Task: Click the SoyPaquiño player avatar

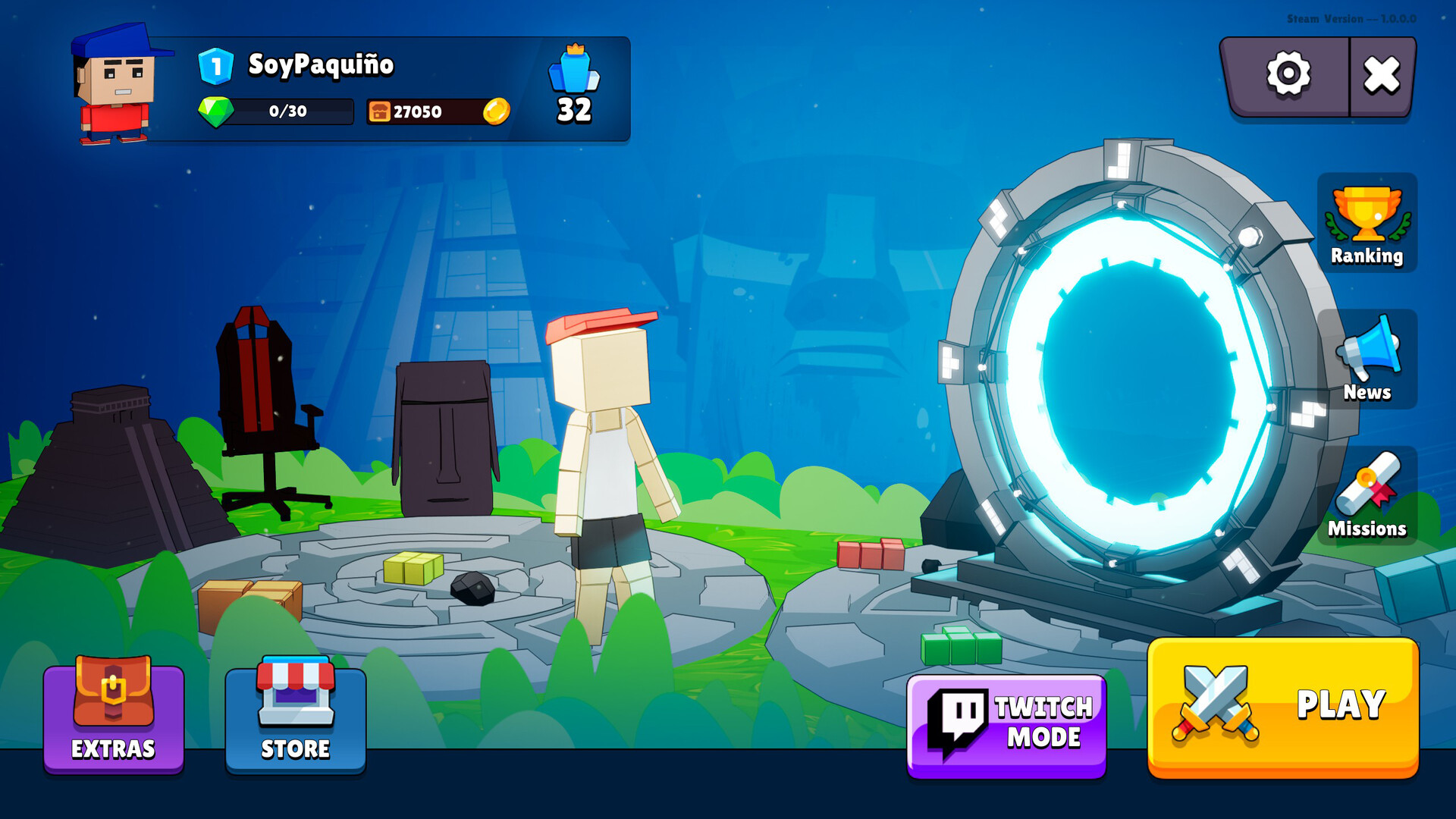Action: pyautogui.click(x=115, y=85)
